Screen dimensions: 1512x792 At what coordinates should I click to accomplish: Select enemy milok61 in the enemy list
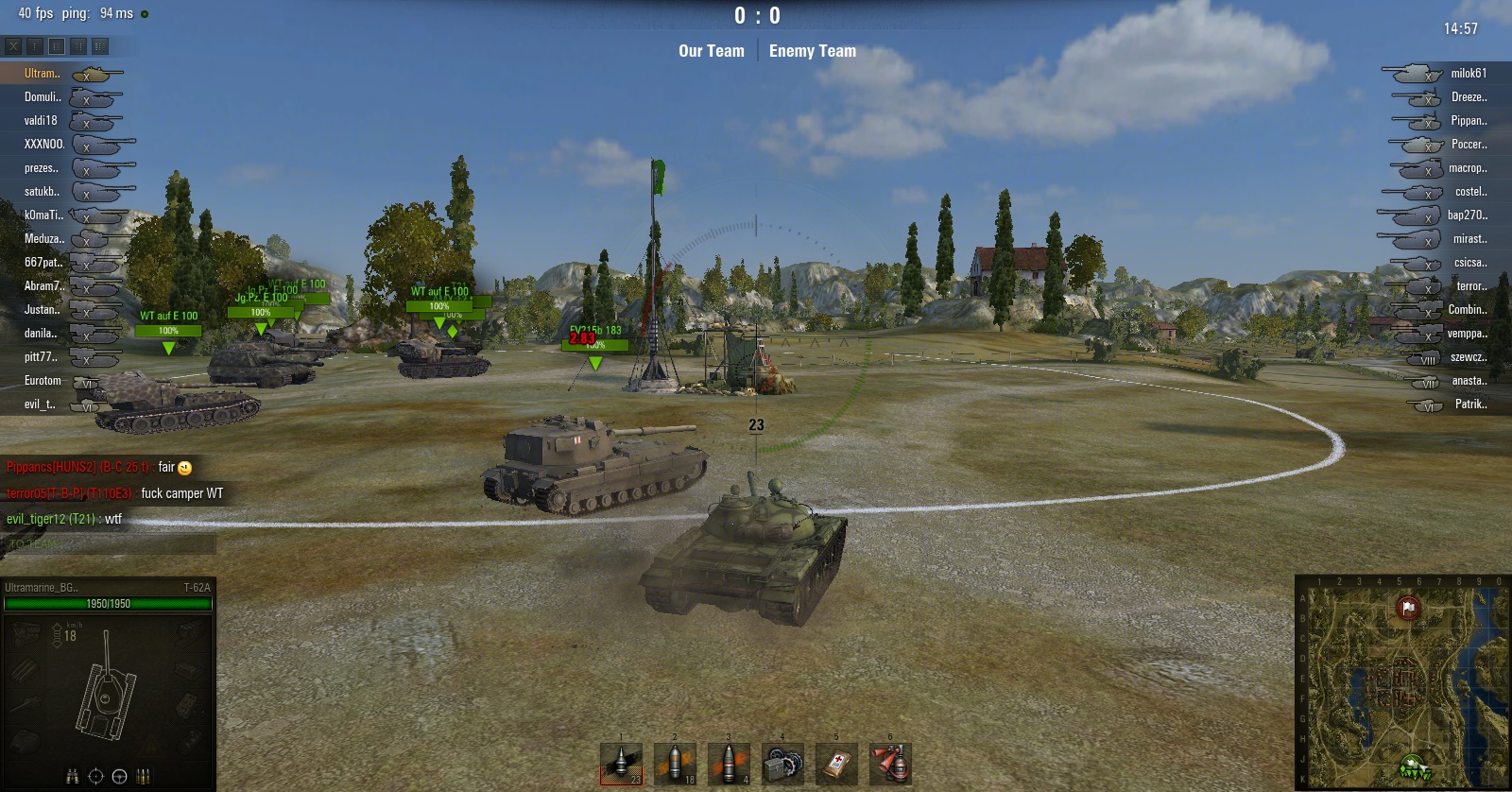(x=1469, y=73)
